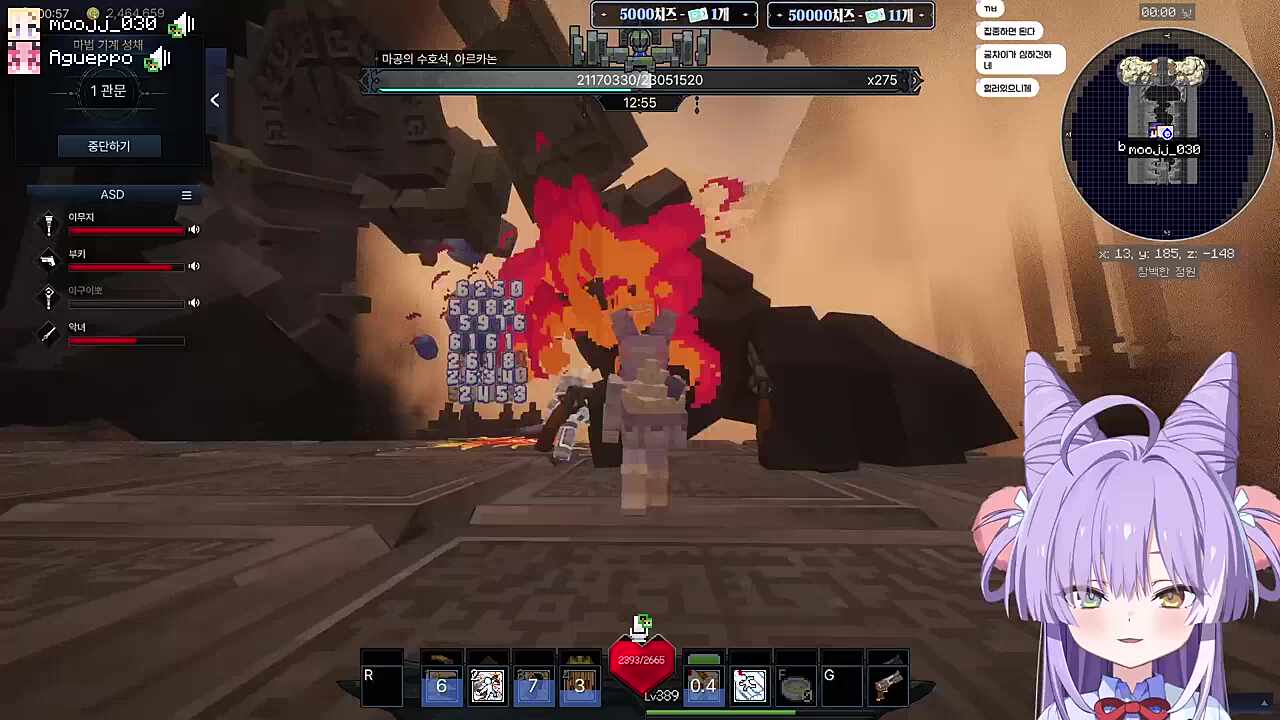
Task: Open the circular minimap
Action: (x=1162, y=134)
